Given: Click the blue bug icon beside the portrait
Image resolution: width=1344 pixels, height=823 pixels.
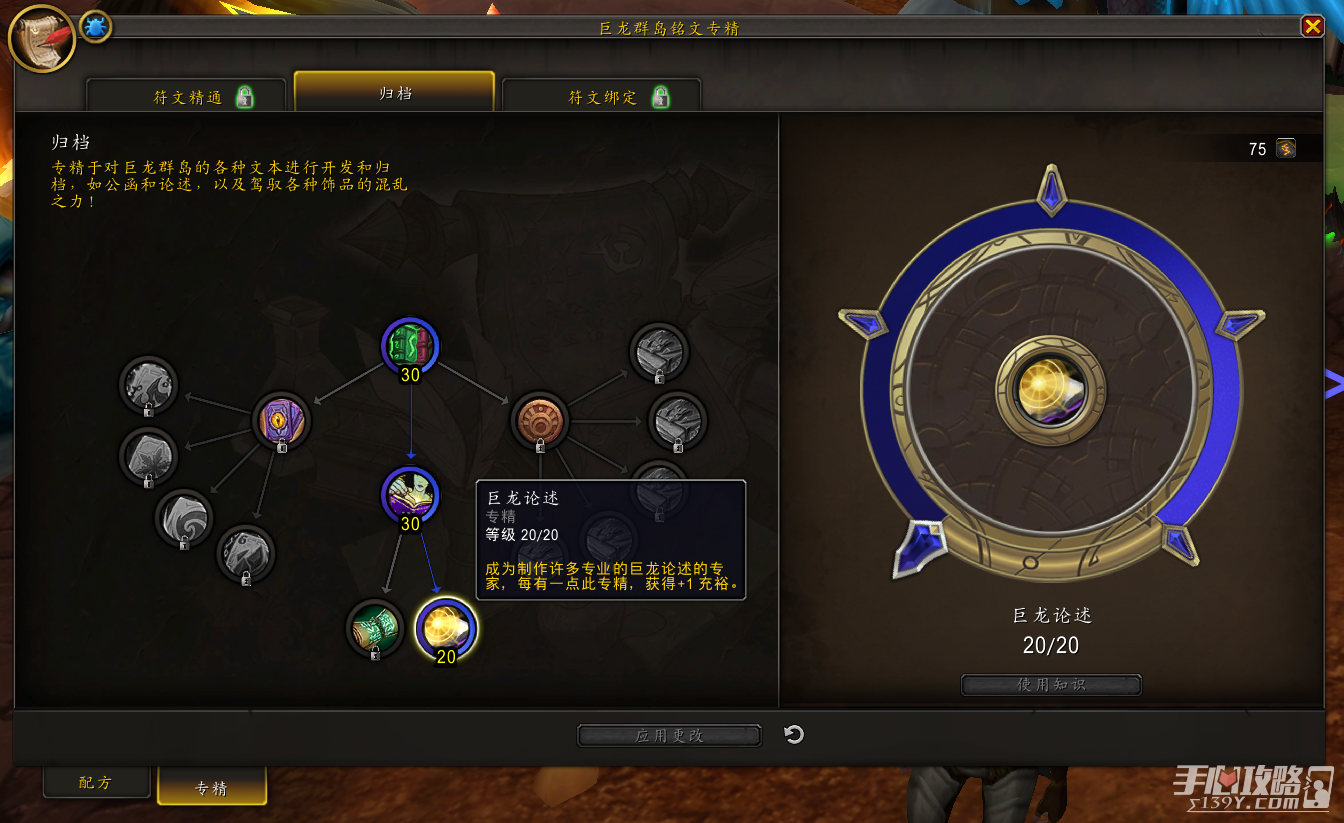Looking at the screenshot, I should [x=96, y=27].
